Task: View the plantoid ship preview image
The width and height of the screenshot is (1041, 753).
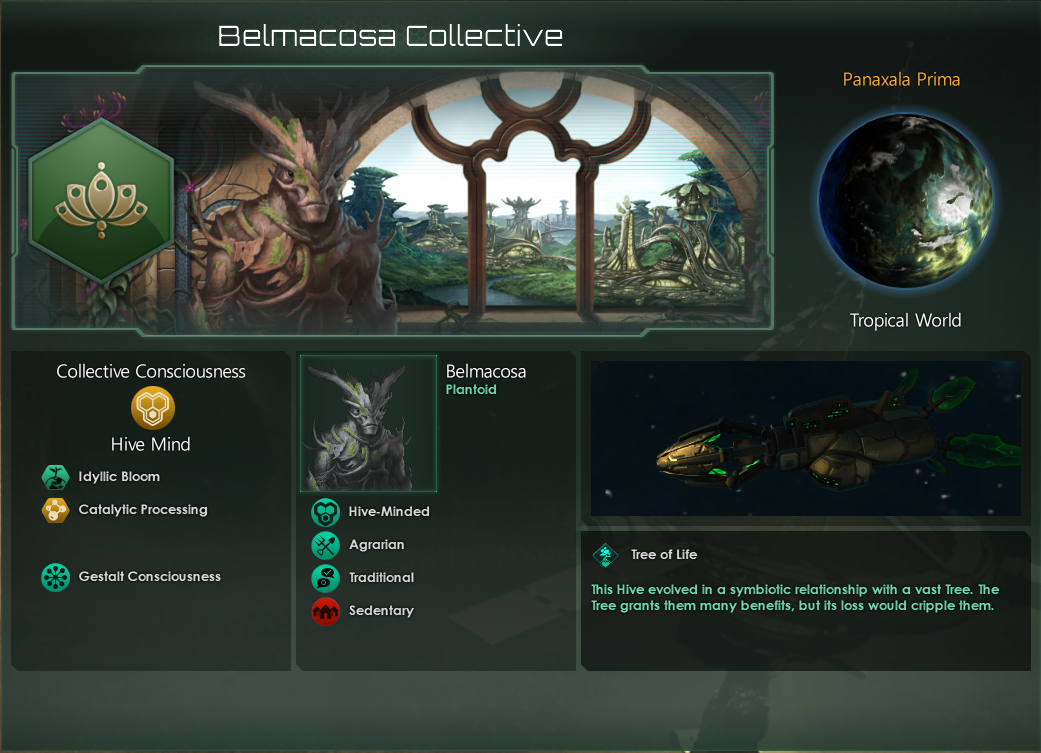Action: tap(805, 438)
